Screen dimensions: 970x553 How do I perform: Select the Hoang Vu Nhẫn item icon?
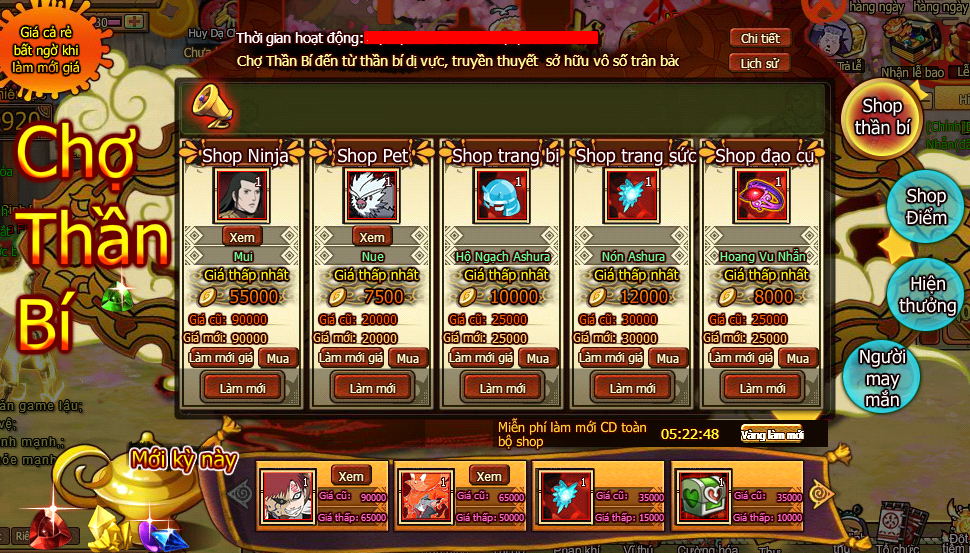762,194
